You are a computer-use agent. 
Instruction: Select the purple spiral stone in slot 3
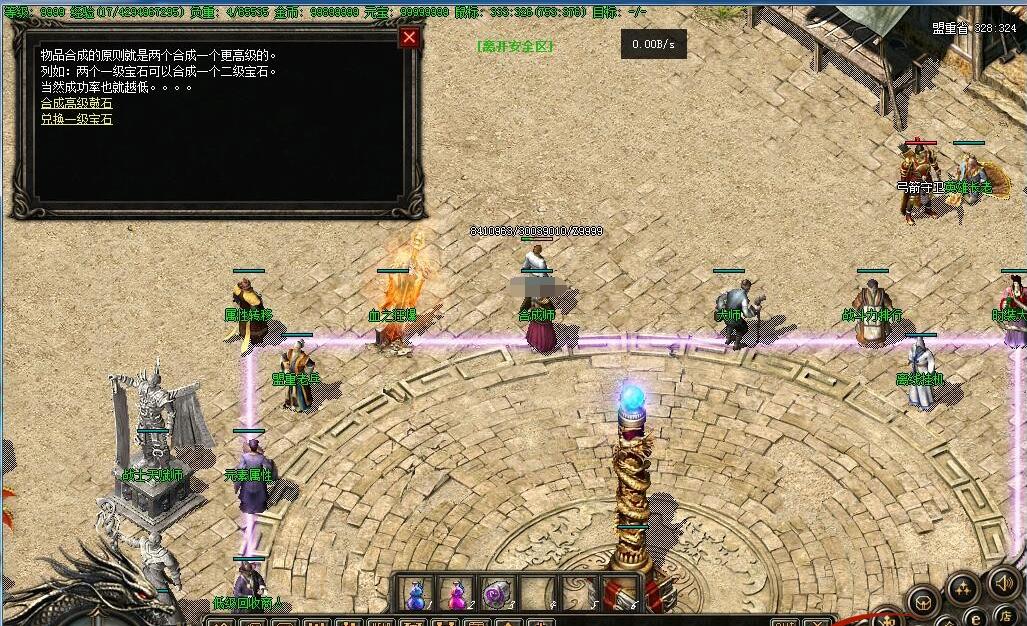pos(497,594)
